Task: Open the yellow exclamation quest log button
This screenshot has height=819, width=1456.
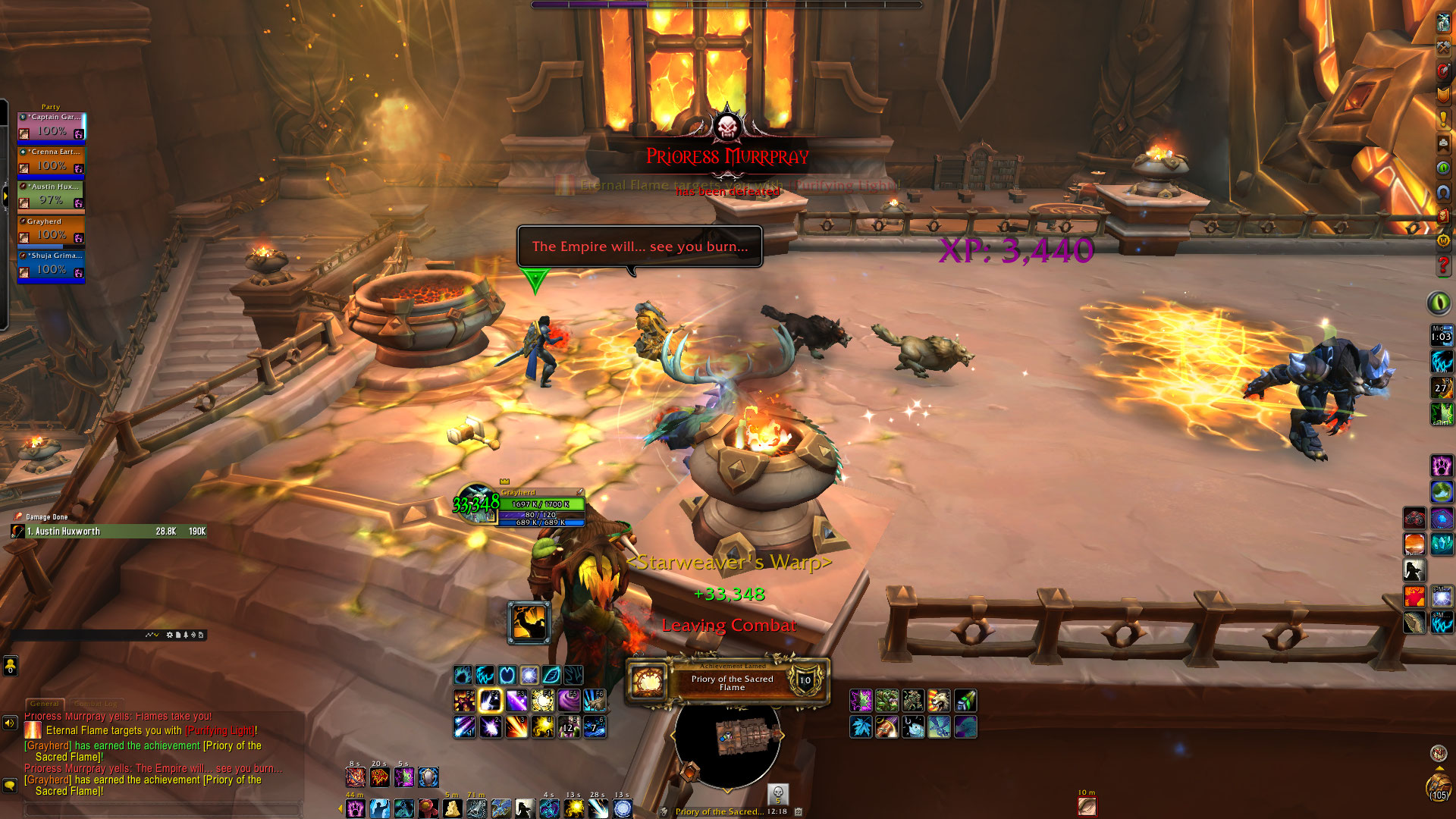Action: click(x=1443, y=119)
